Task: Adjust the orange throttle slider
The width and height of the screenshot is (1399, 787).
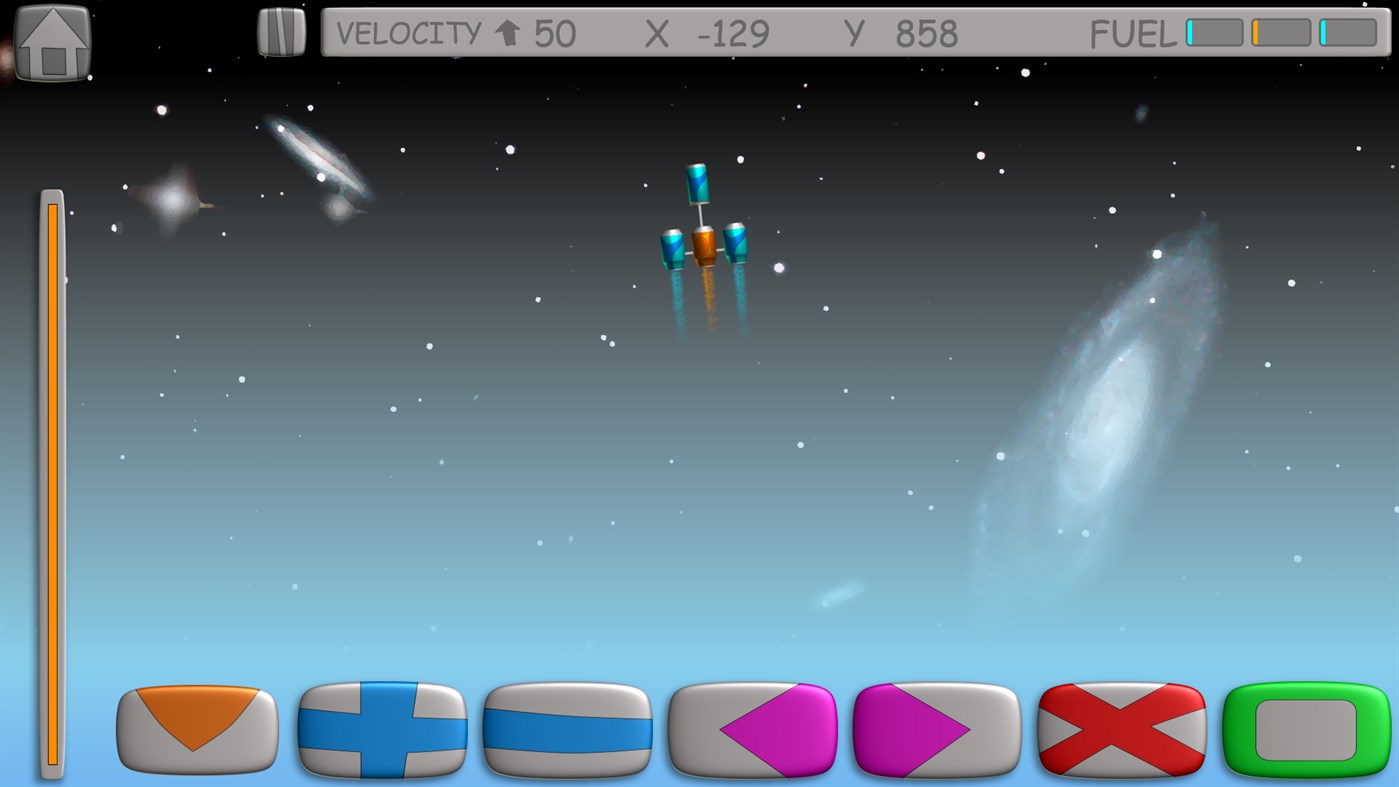Action: [52, 480]
